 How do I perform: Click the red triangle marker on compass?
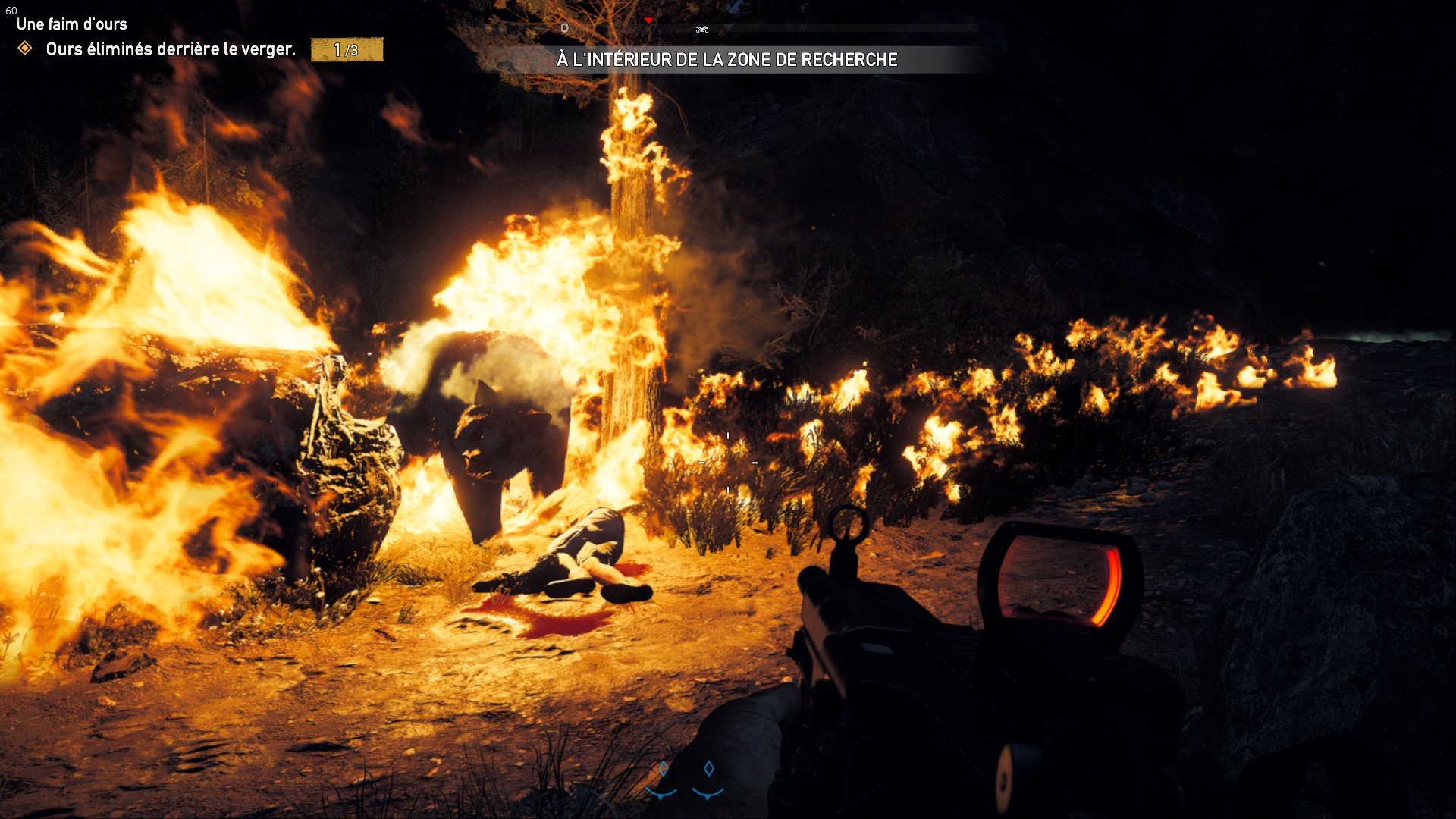coord(648,20)
